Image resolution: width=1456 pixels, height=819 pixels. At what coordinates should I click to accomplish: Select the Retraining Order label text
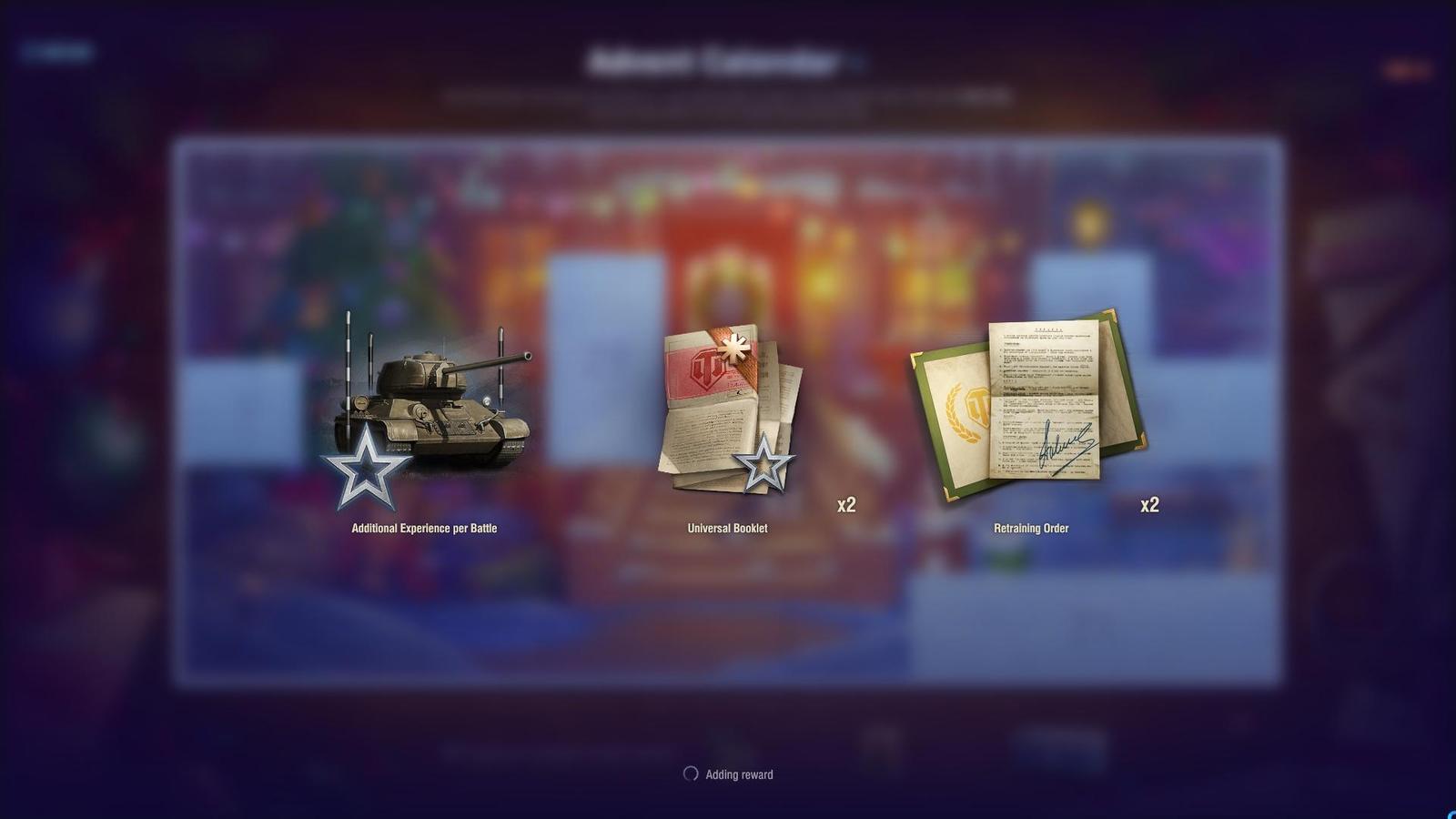1031,528
